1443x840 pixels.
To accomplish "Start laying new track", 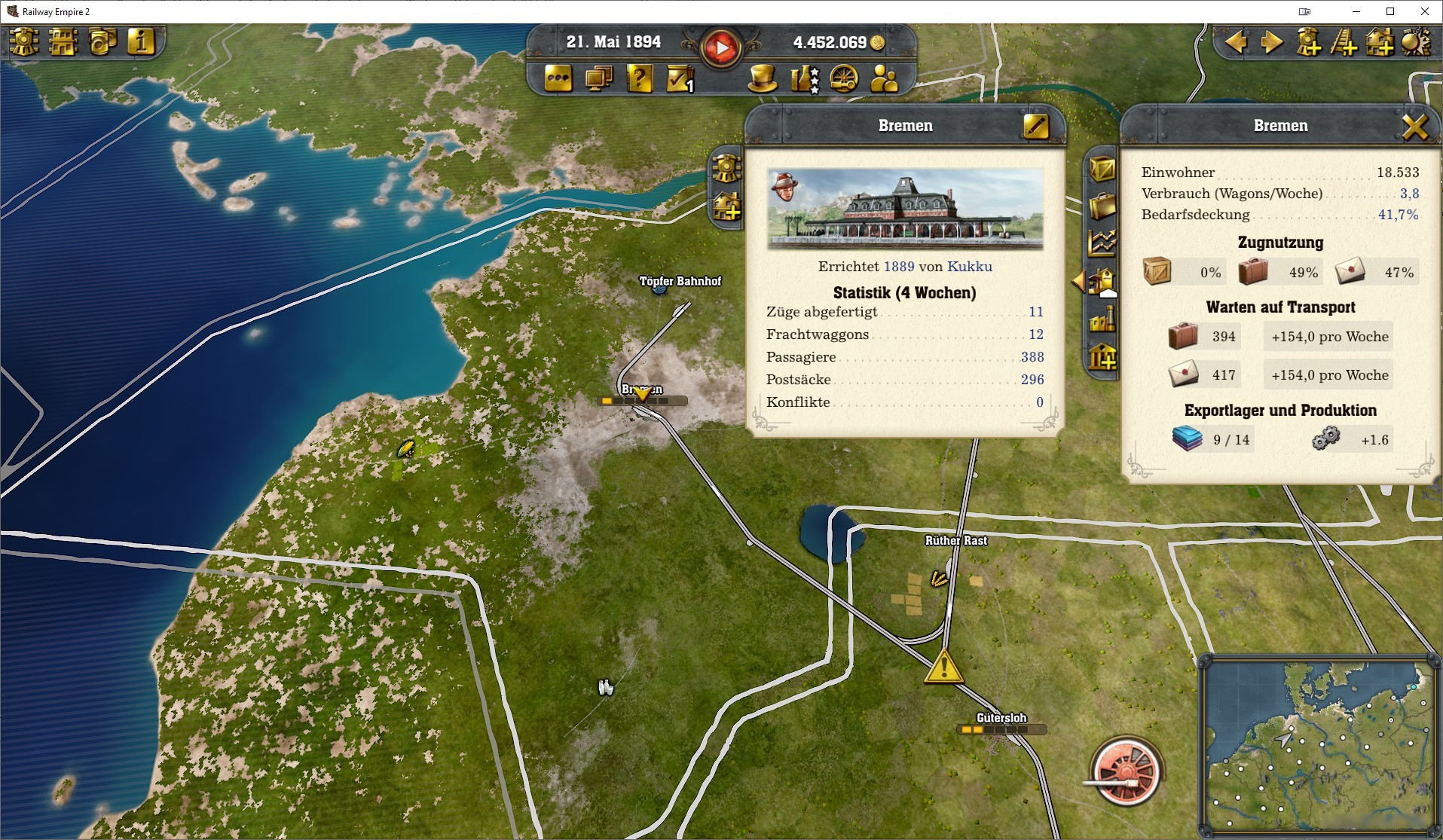I will 1346,43.
